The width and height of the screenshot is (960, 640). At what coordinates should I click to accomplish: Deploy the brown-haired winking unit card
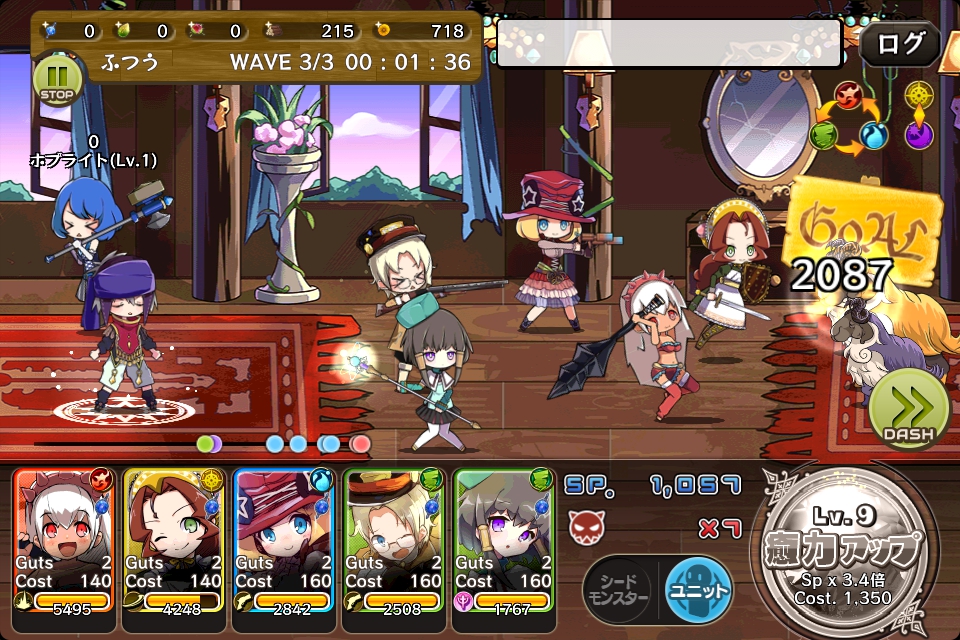(x=175, y=540)
